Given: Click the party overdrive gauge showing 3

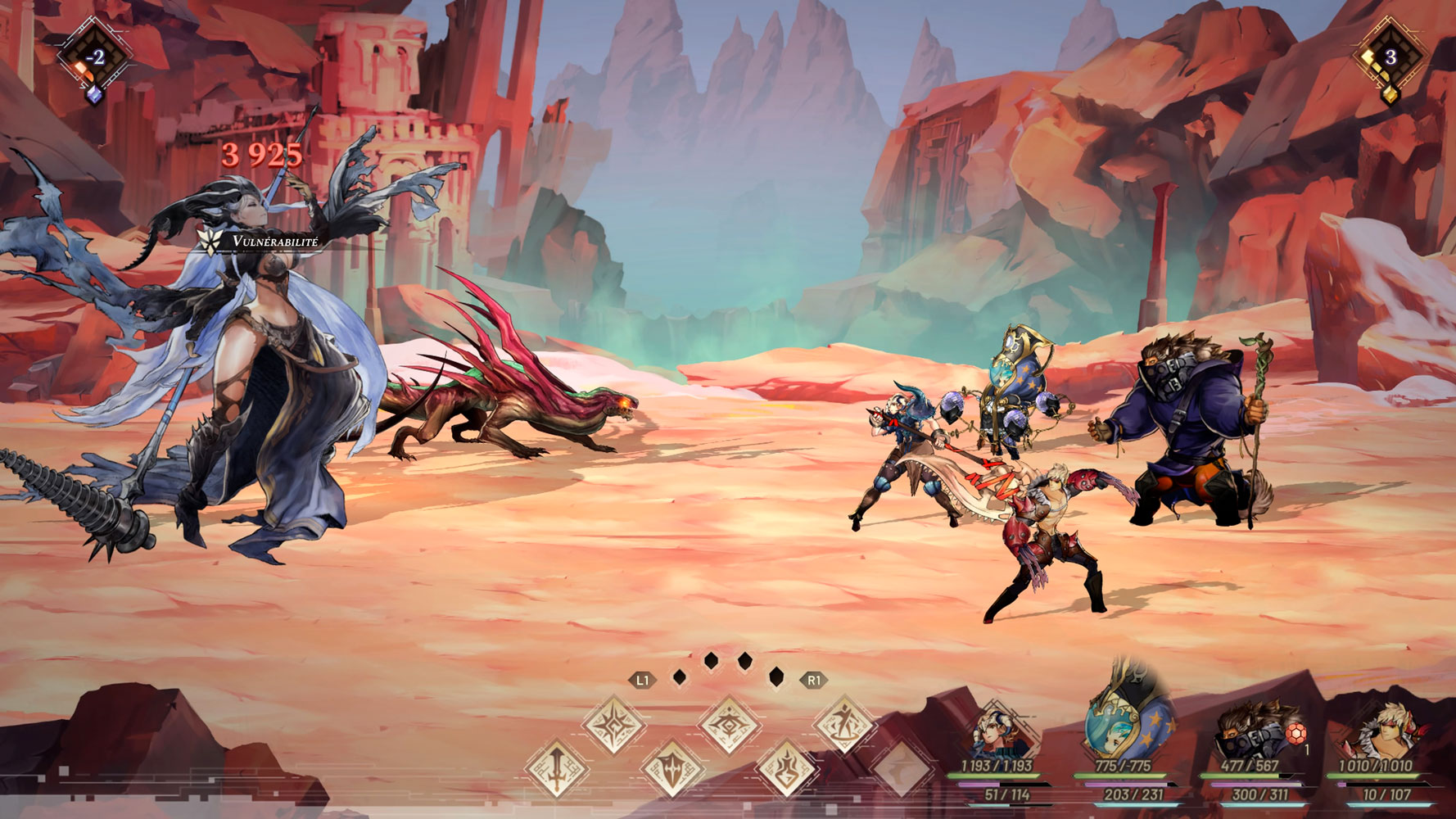Looking at the screenshot, I should click(x=1390, y=57).
